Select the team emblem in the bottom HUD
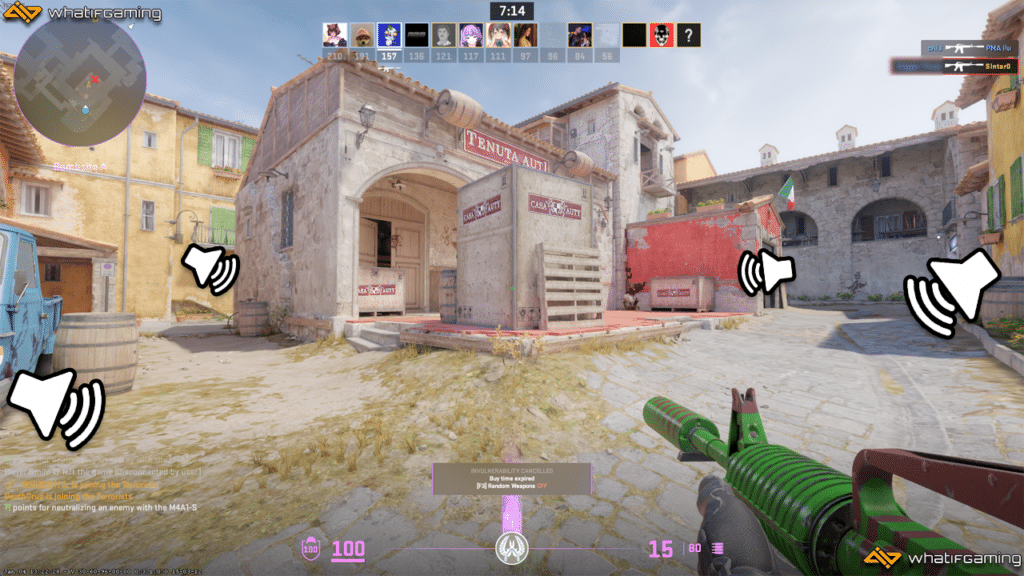 tap(511, 548)
